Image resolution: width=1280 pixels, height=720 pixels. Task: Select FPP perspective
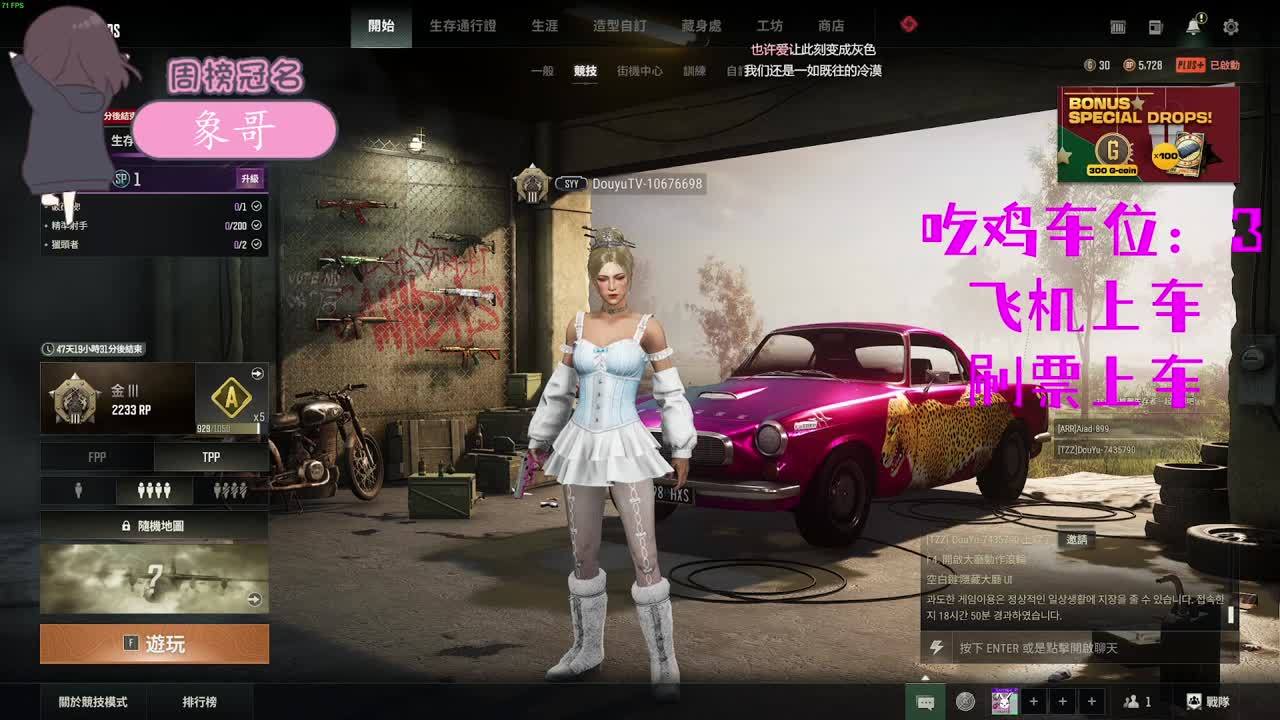(x=97, y=457)
